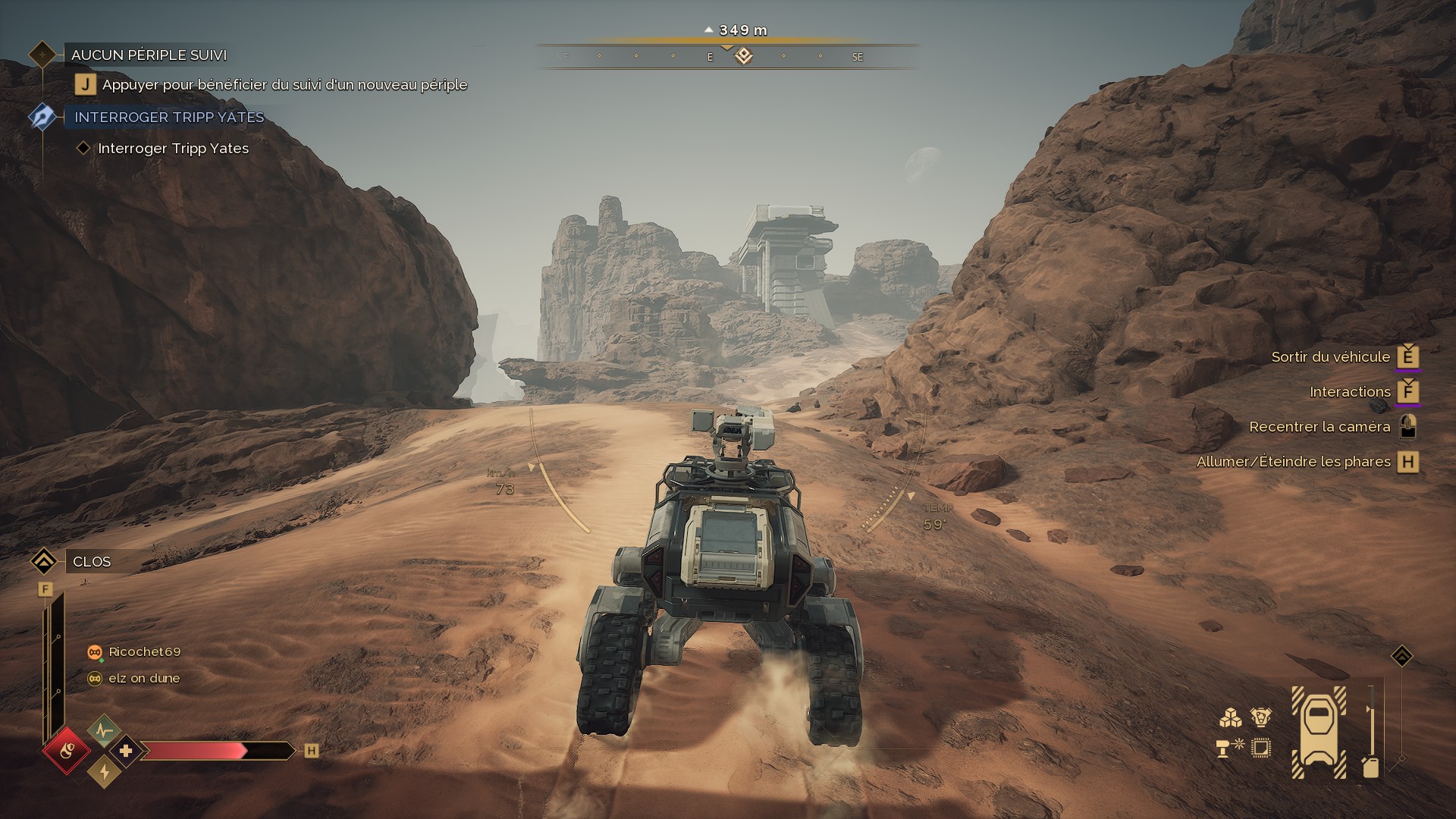Click the fuel jerrycan icon
Image resolution: width=1456 pixels, height=819 pixels.
[1370, 767]
